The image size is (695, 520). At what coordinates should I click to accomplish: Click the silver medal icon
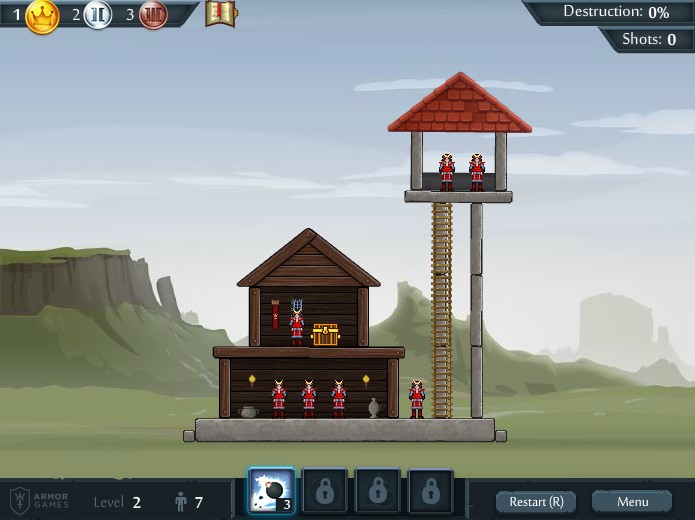tap(97, 15)
